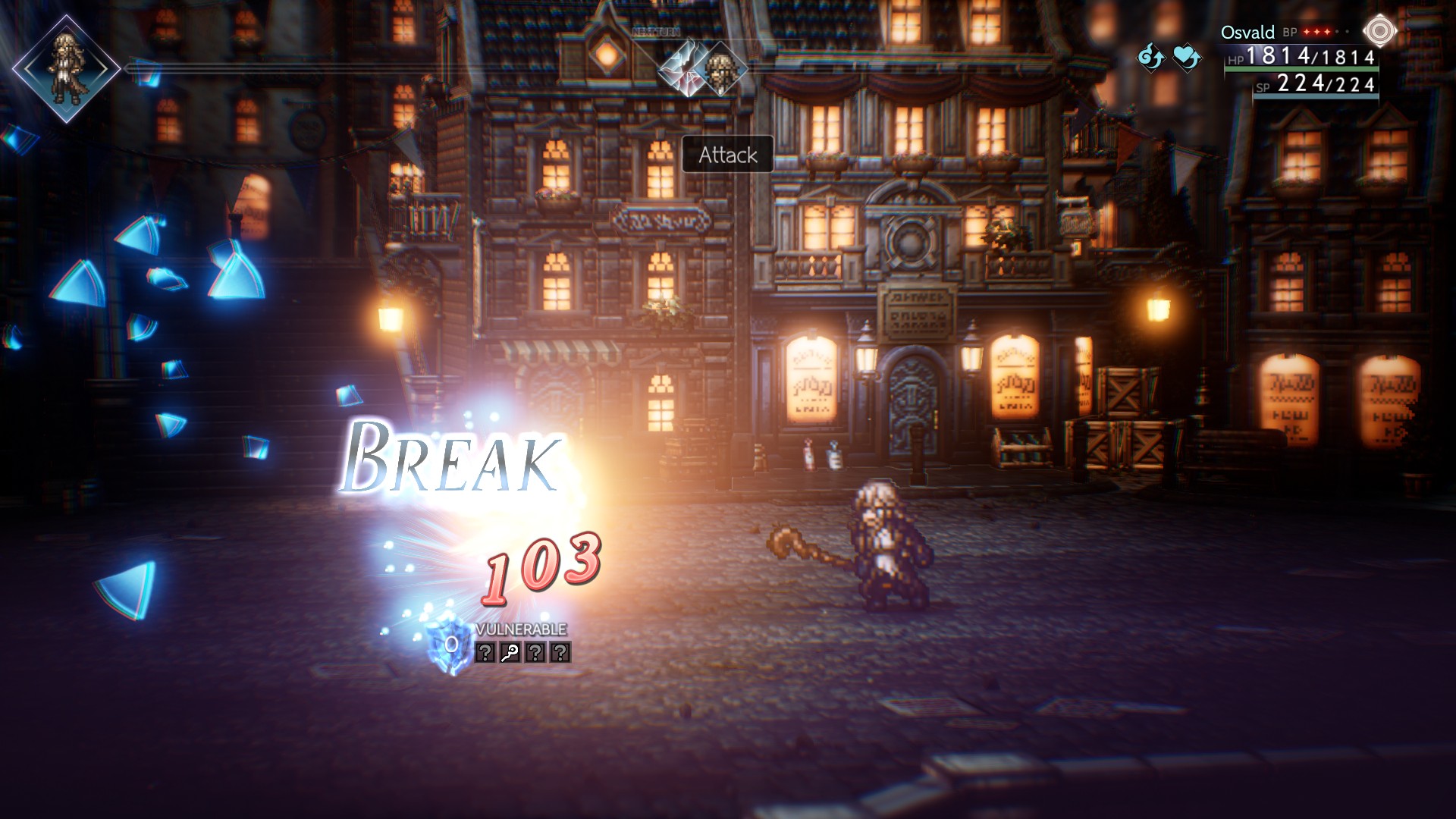Viewport: 1456px width, 819px height.
Task: Click the revealed staff weakness icon under Vulnerable
Action: [510, 652]
